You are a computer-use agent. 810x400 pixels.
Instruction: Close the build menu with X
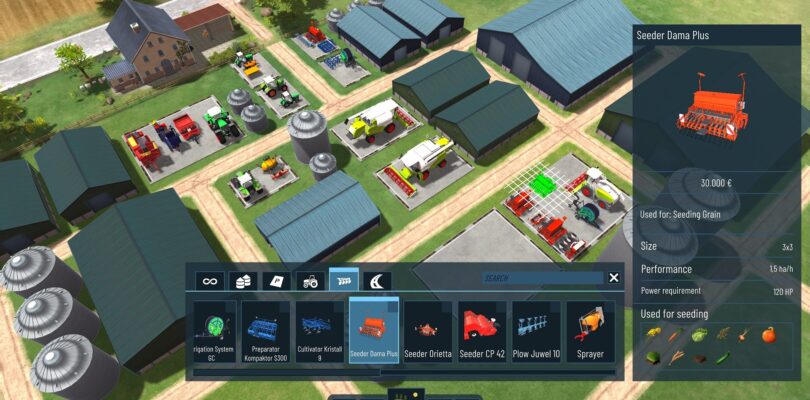coord(614,278)
